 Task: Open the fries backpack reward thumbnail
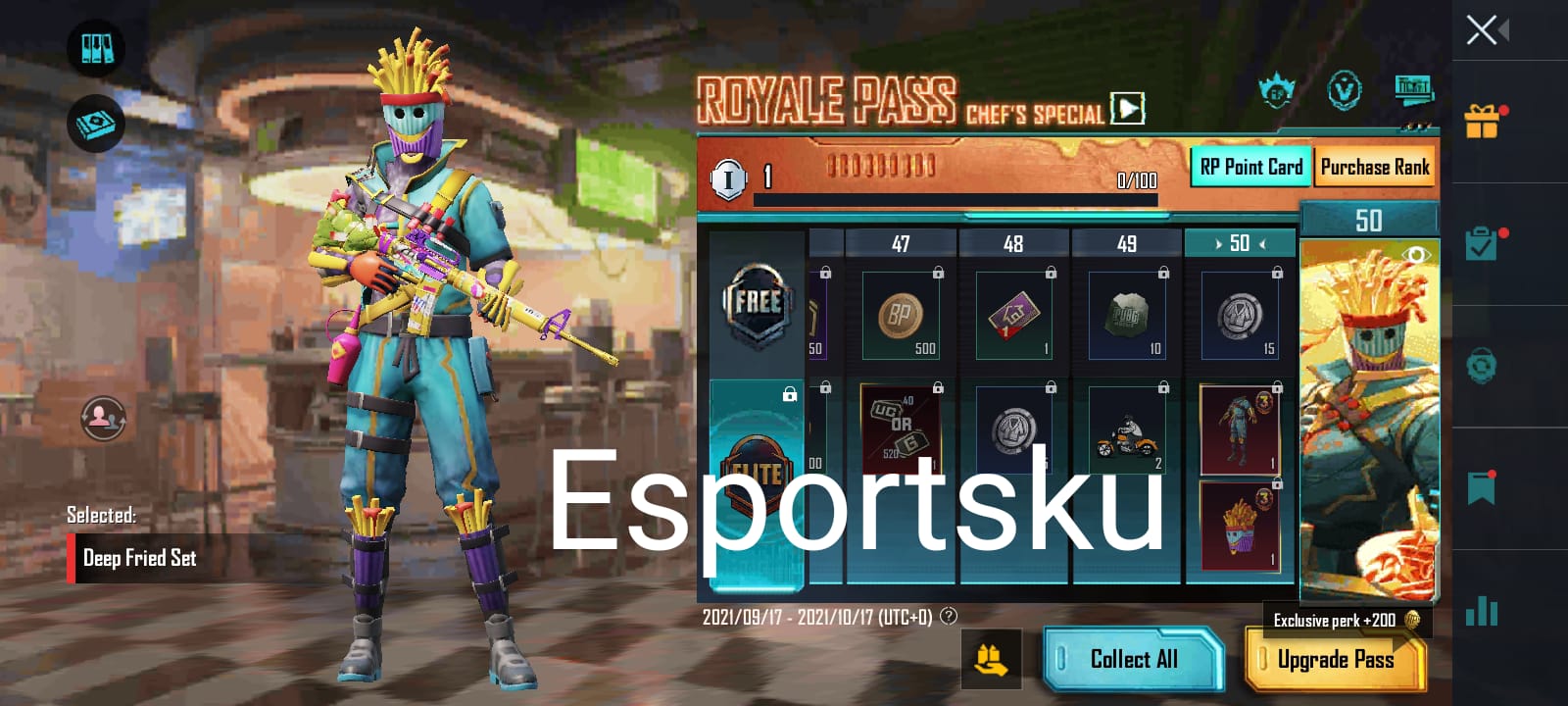click(1238, 525)
